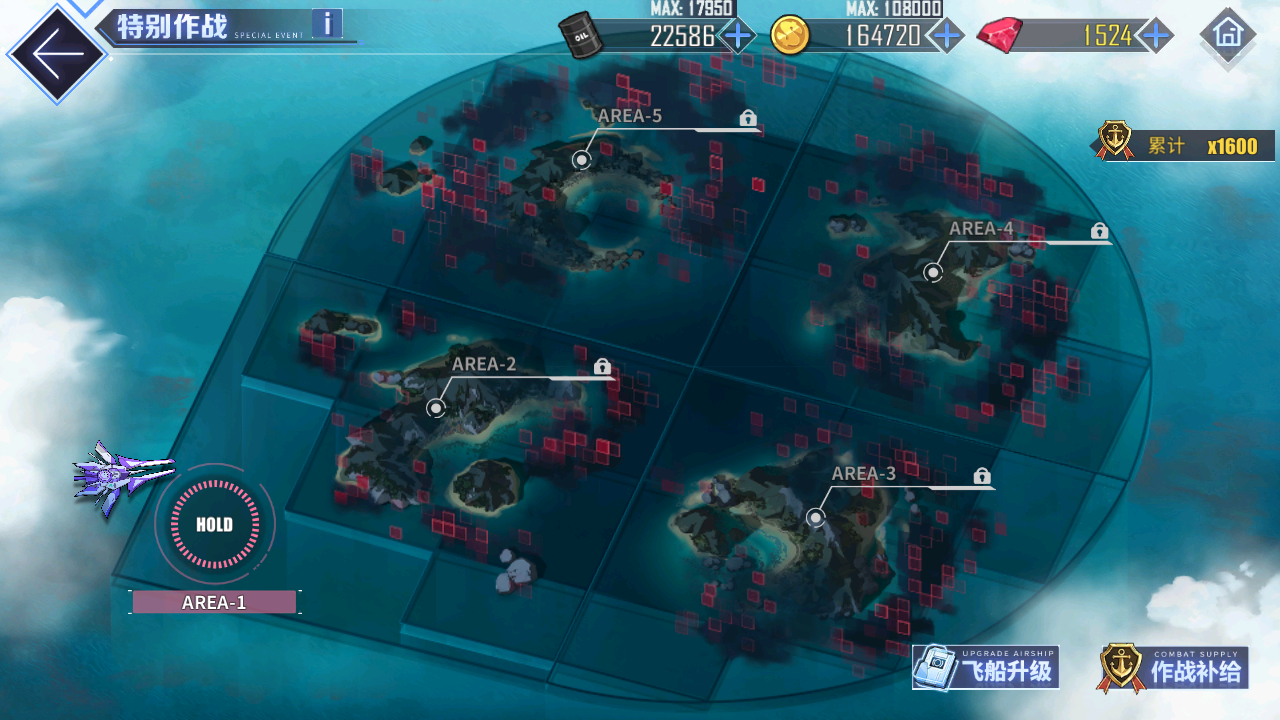Open the Combat Supply shop
The width and height of the screenshot is (1280, 720).
pyautogui.click(x=1174, y=668)
